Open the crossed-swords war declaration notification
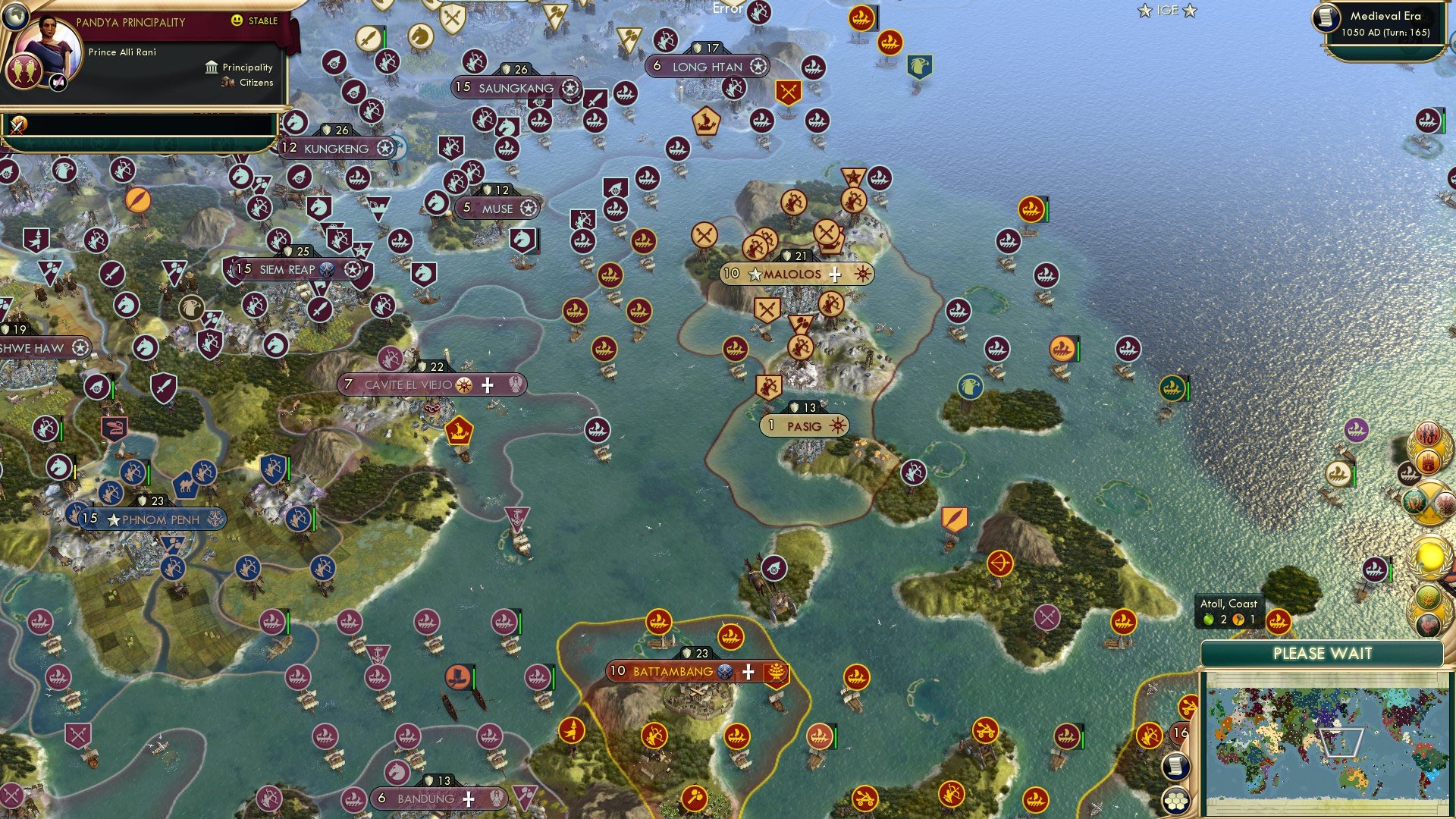The height and width of the screenshot is (819, 1456). 1429,503
